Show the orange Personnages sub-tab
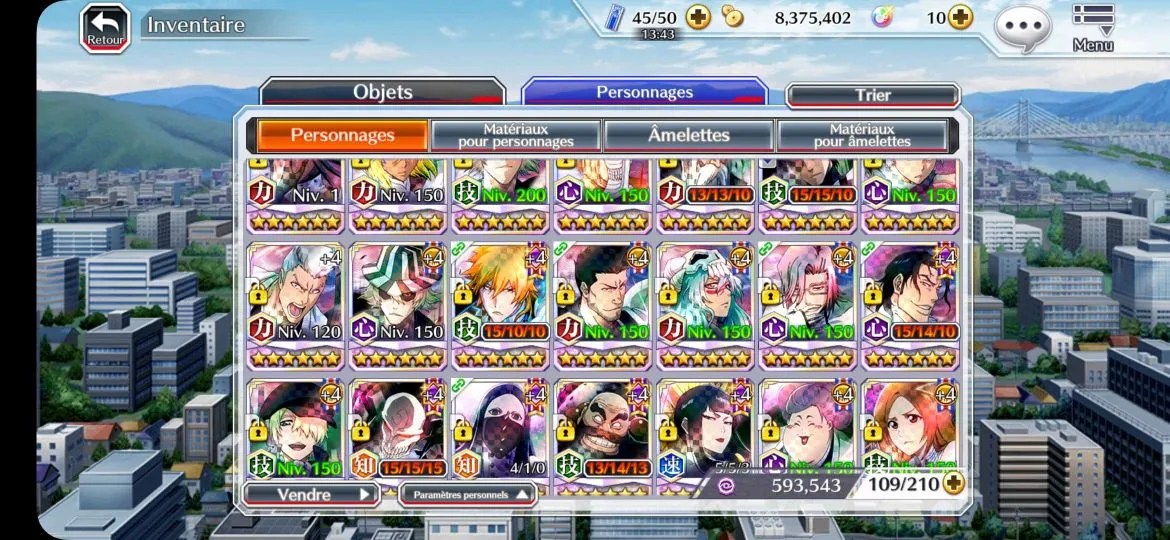Screen dimensions: 1170x540 pyautogui.click(x=342, y=135)
